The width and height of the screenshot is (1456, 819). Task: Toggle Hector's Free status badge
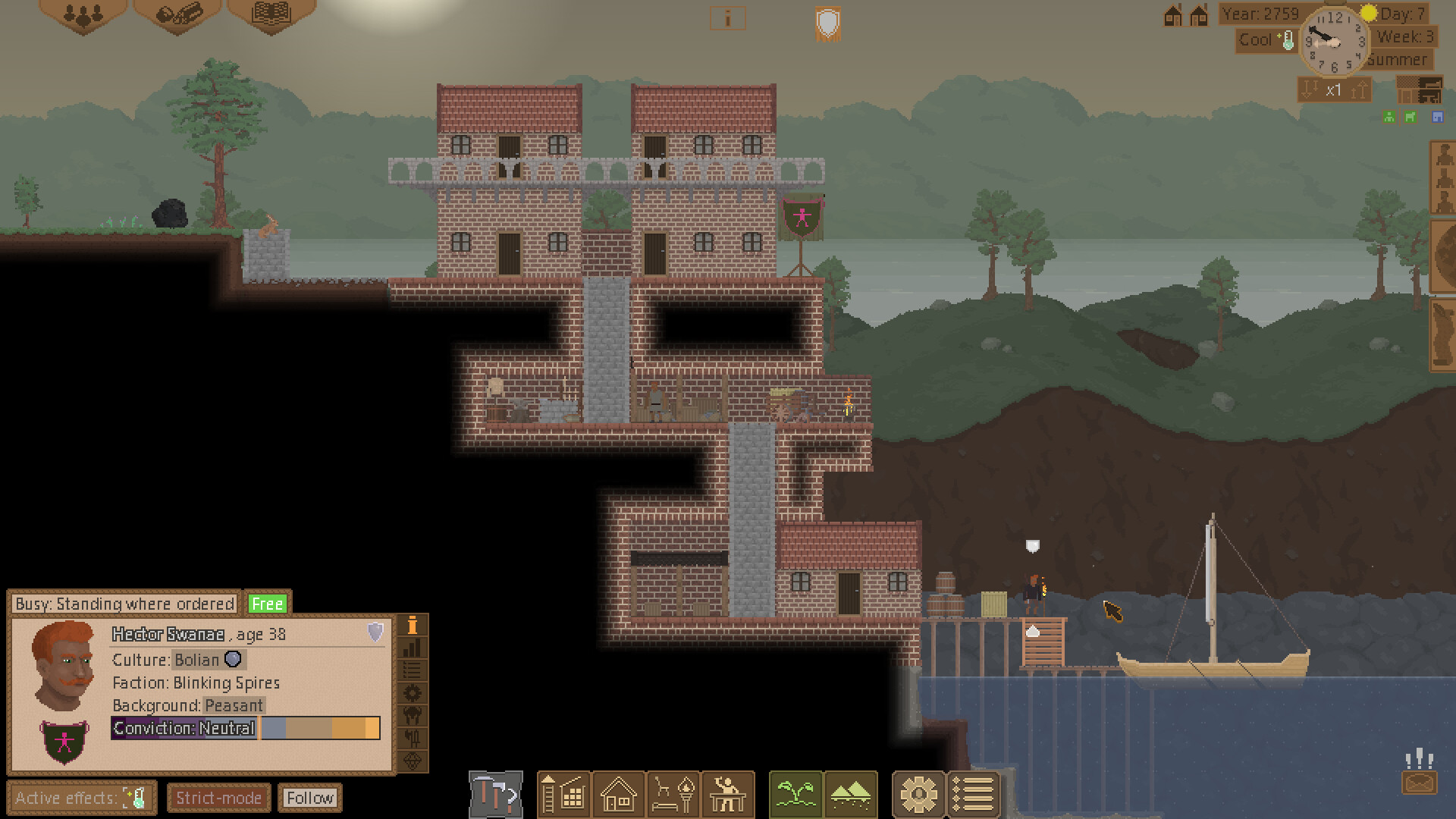click(x=266, y=603)
